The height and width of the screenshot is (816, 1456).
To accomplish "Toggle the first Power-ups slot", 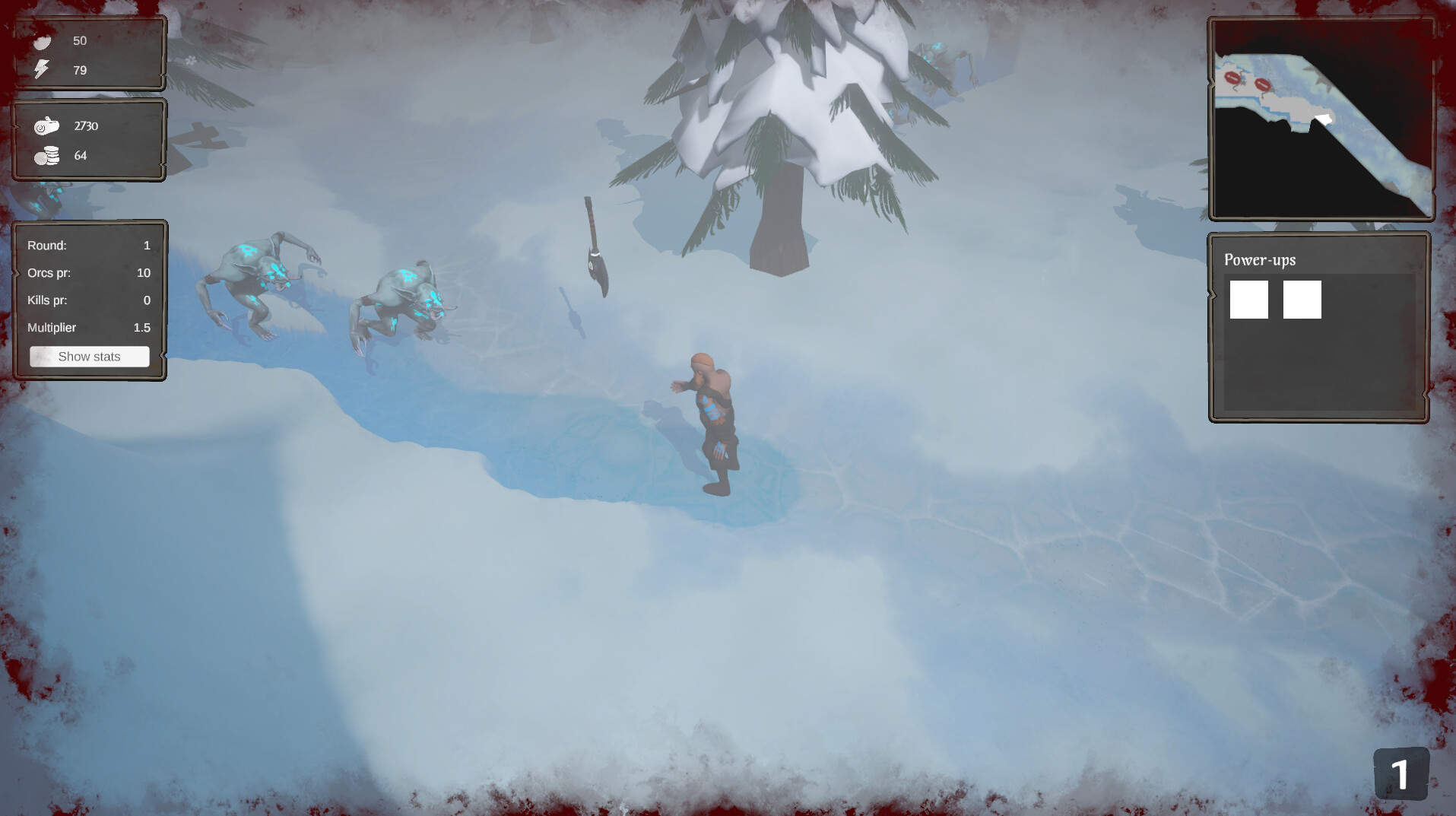I will (1248, 299).
